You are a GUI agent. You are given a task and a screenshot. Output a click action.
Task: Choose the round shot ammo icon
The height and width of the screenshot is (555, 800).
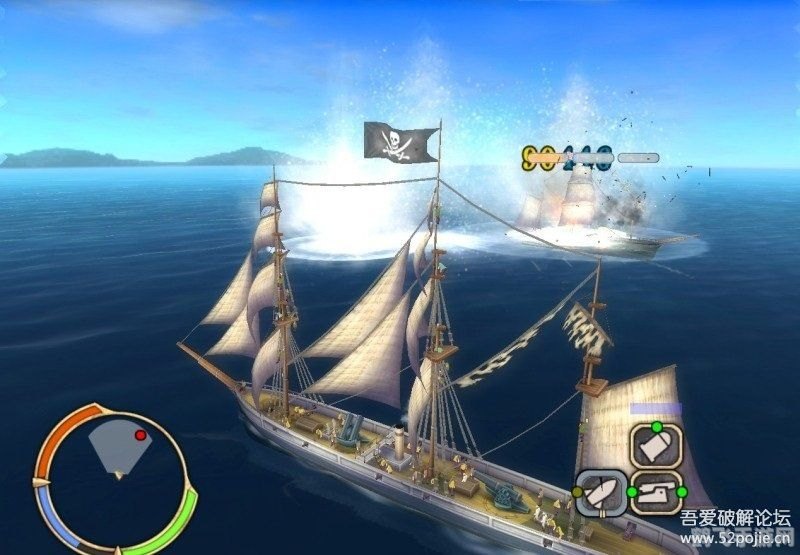[656, 446]
